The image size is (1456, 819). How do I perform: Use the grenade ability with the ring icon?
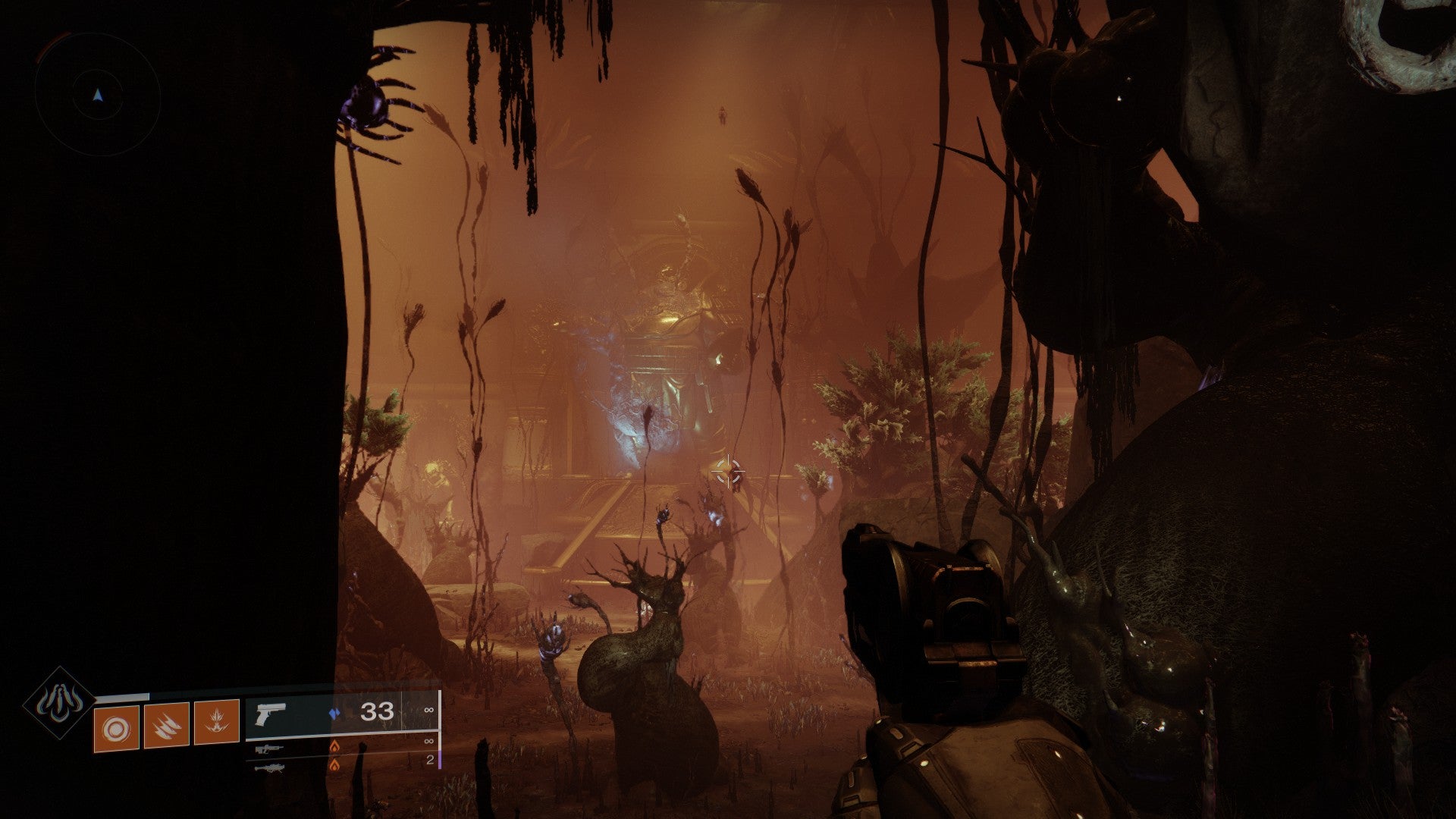pyautogui.click(x=116, y=727)
